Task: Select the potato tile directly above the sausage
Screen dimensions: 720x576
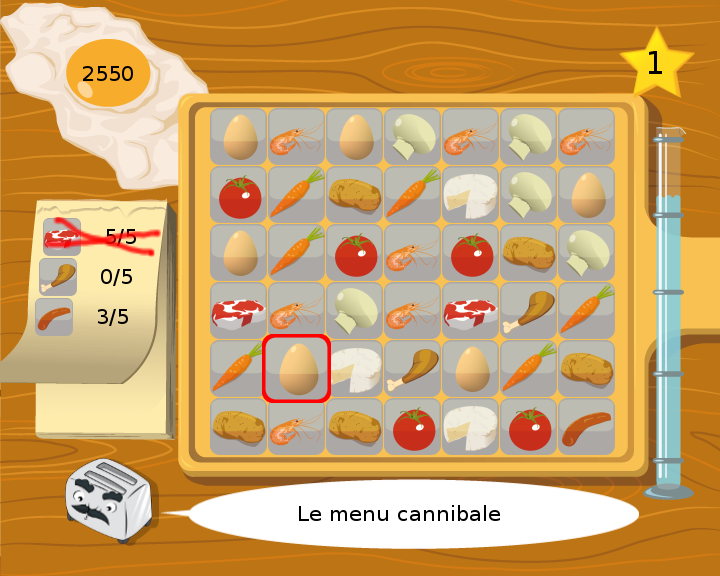Action: (587, 370)
